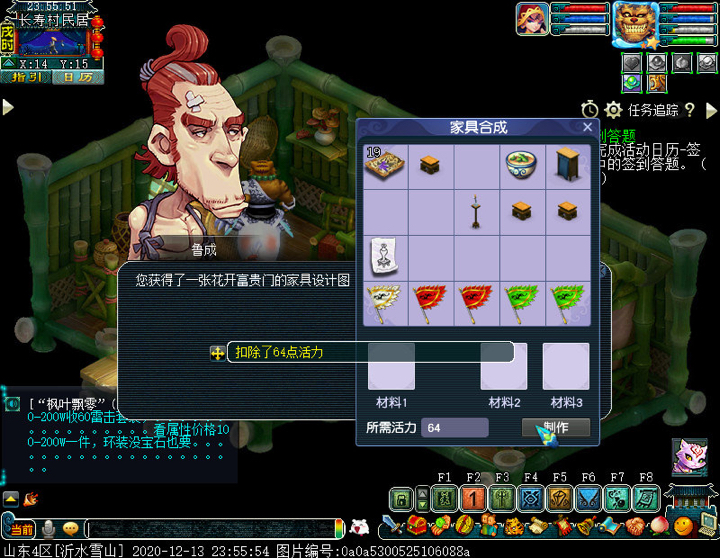
Task: Pick the soup bowl item in the grid
Action: click(524, 164)
